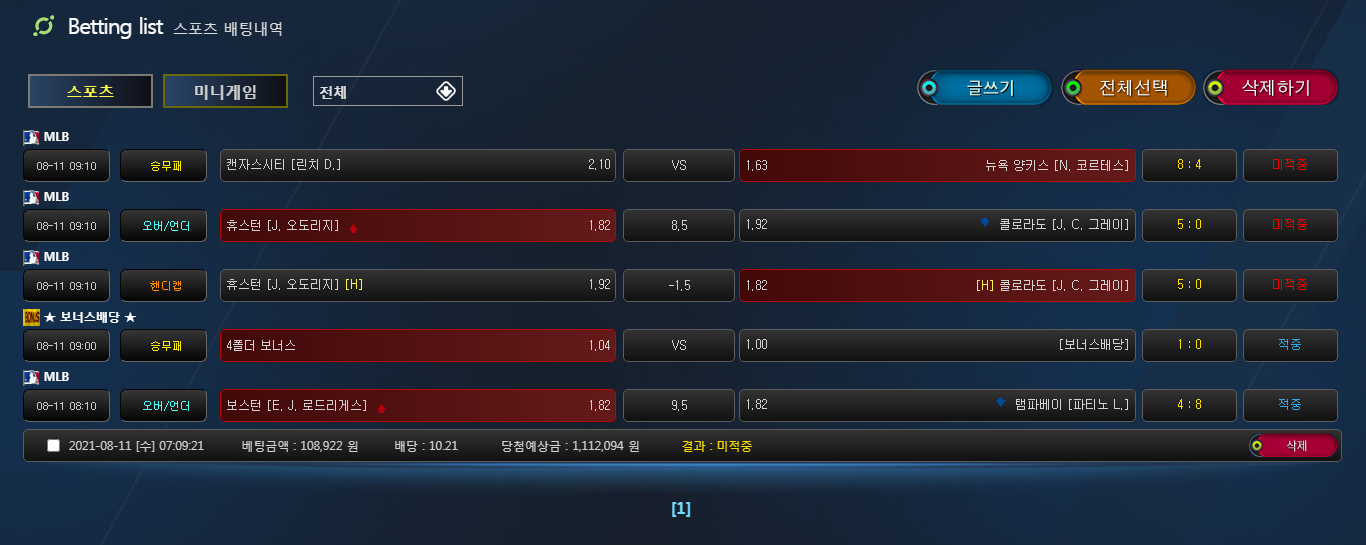Select the 탬파베이 [파티노 L.] entry
The image size is (1366, 545).
pyautogui.click(x=937, y=405)
